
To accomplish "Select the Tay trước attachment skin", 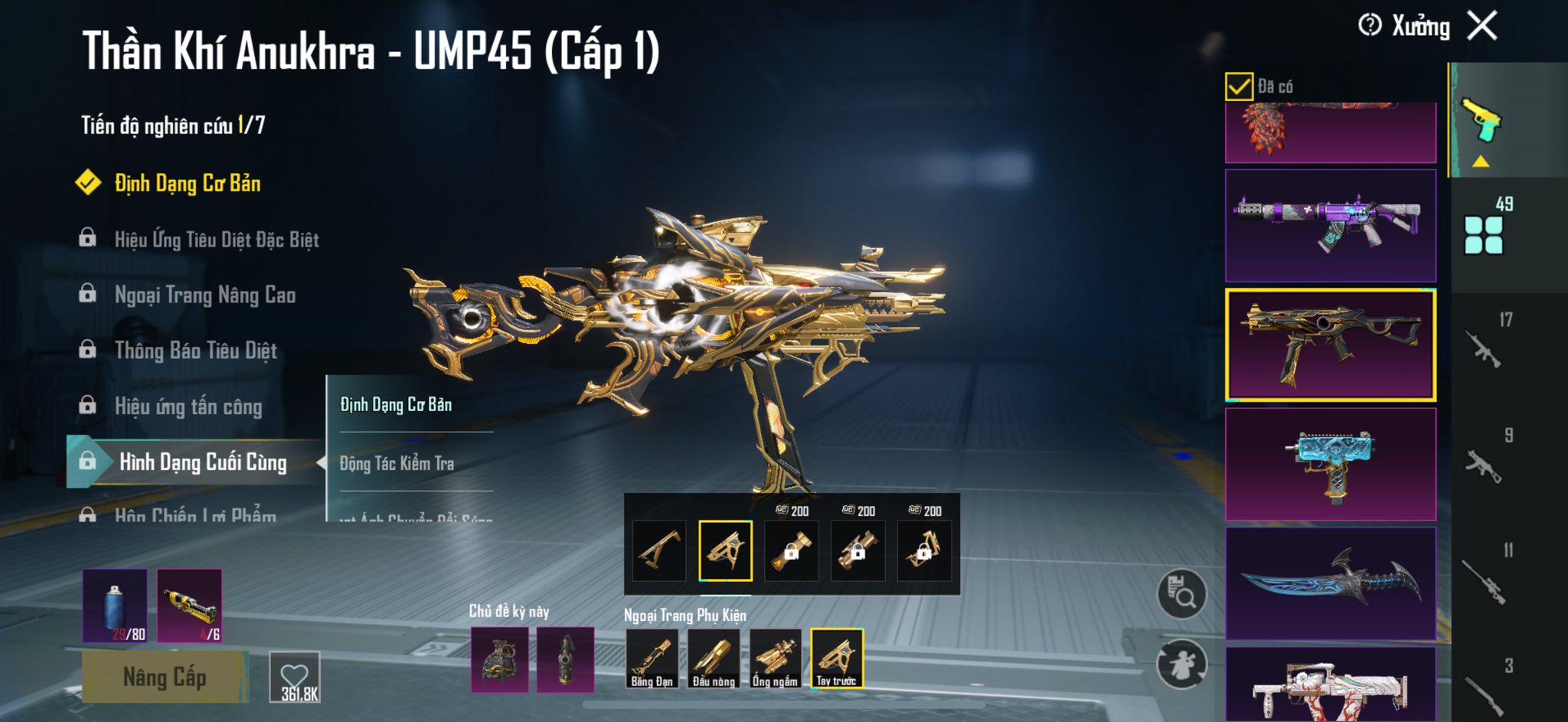I will pos(837,658).
